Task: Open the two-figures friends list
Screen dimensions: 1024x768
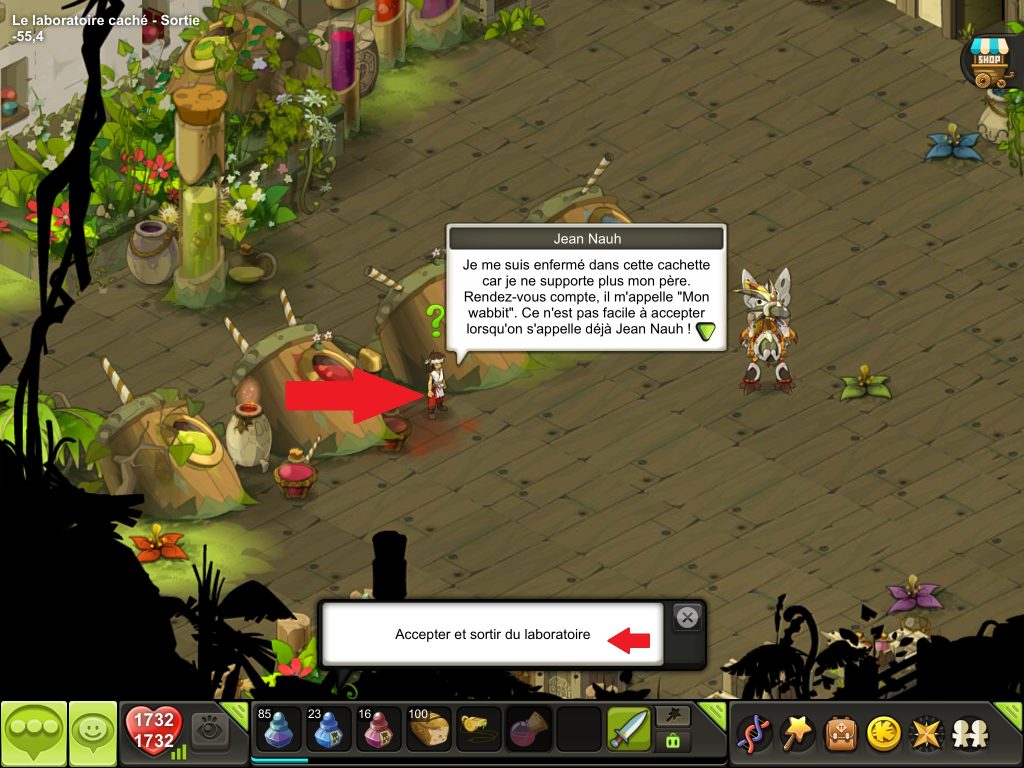Action: click(969, 734)
